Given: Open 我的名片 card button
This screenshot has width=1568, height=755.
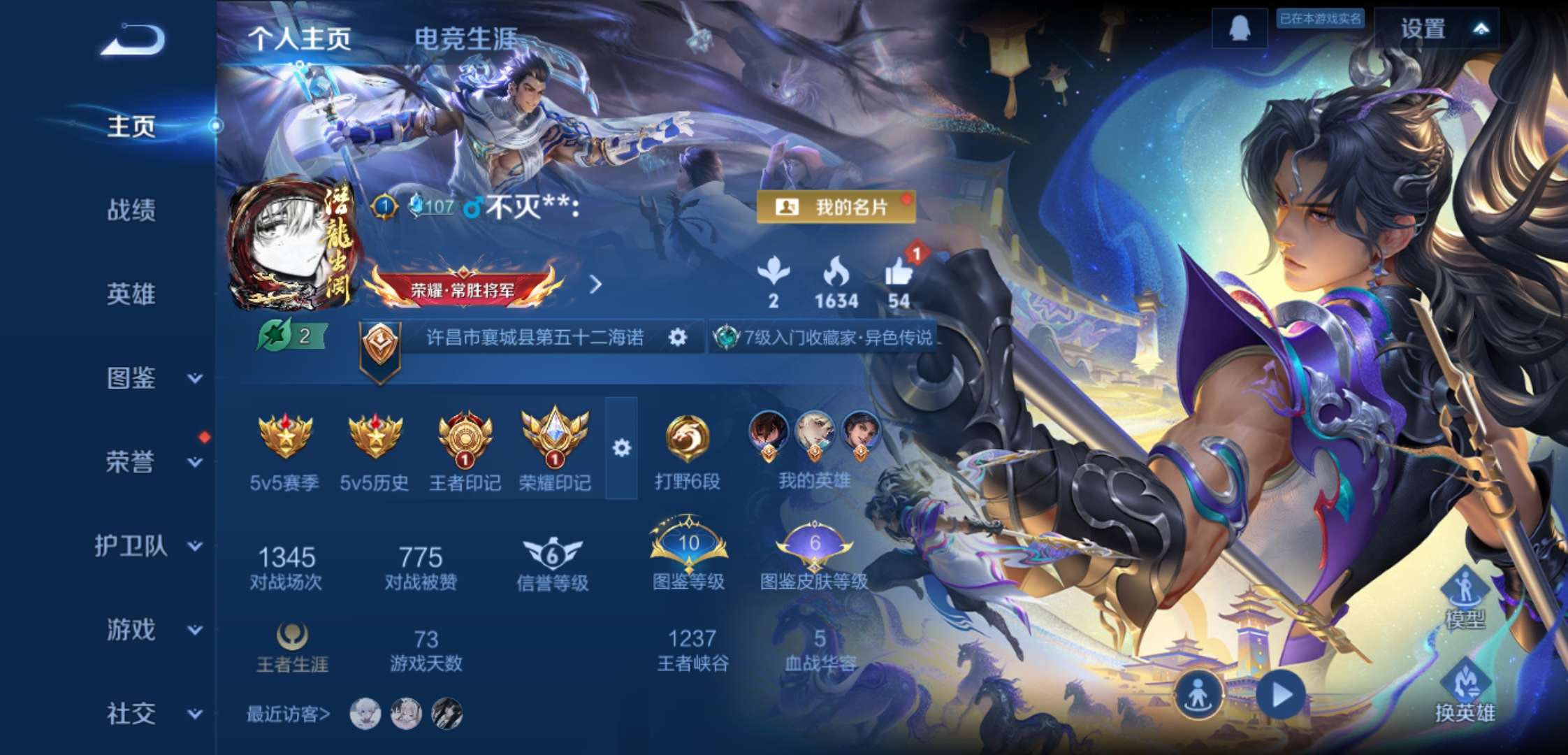Looking at the screenshot, I should coord(838,207).
